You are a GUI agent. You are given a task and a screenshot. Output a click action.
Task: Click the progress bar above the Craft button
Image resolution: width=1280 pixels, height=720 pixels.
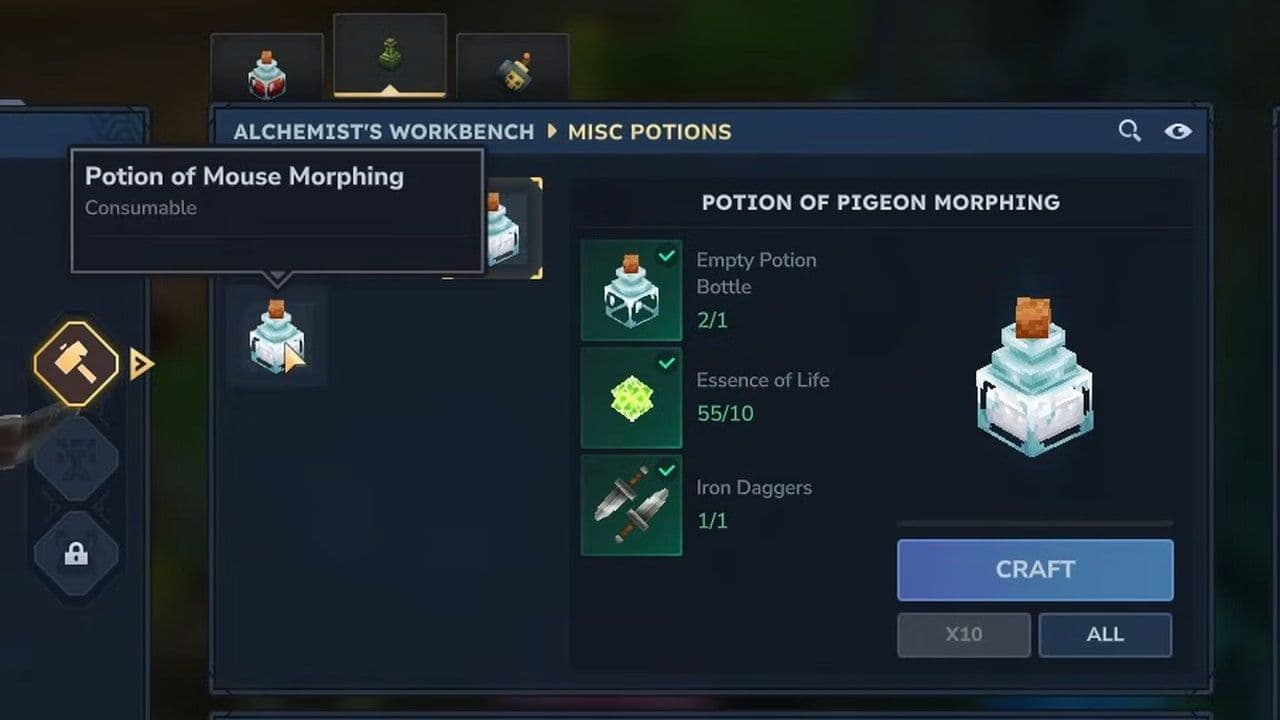coord(1035,521)
